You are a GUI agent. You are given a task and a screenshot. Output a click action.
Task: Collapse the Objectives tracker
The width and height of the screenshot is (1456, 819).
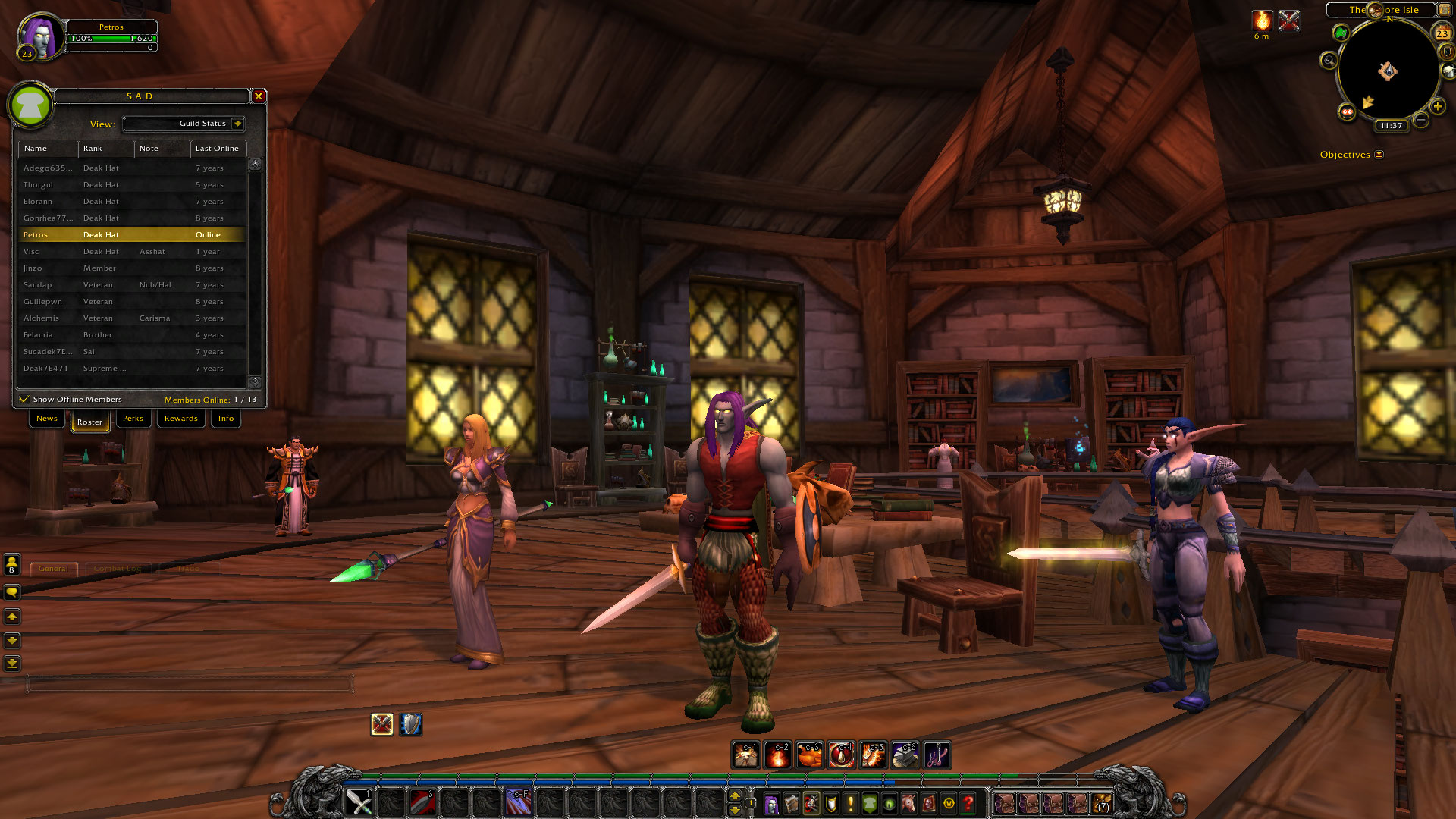[1379, 155]
